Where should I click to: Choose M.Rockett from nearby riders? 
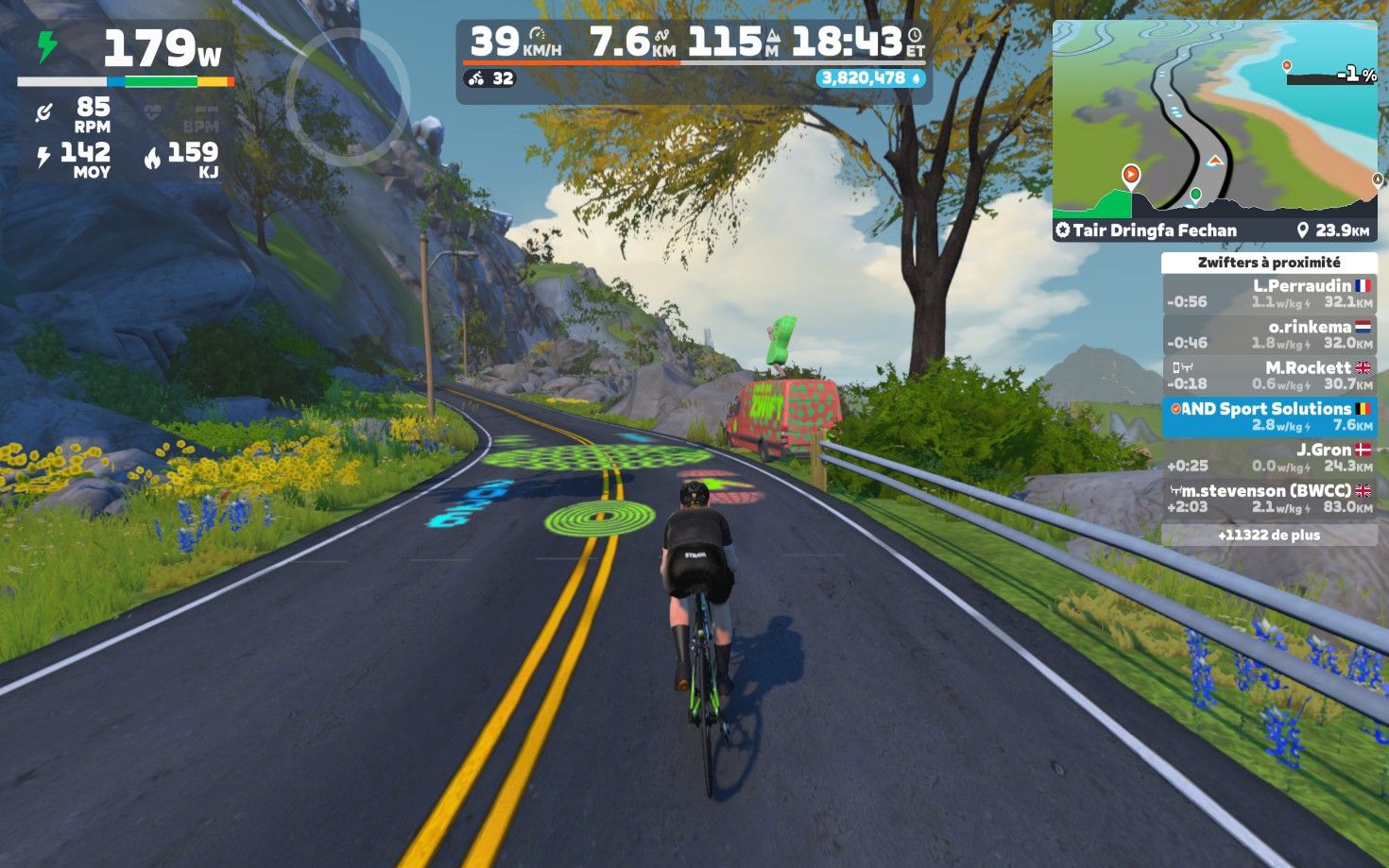(x=1268, y=376)
